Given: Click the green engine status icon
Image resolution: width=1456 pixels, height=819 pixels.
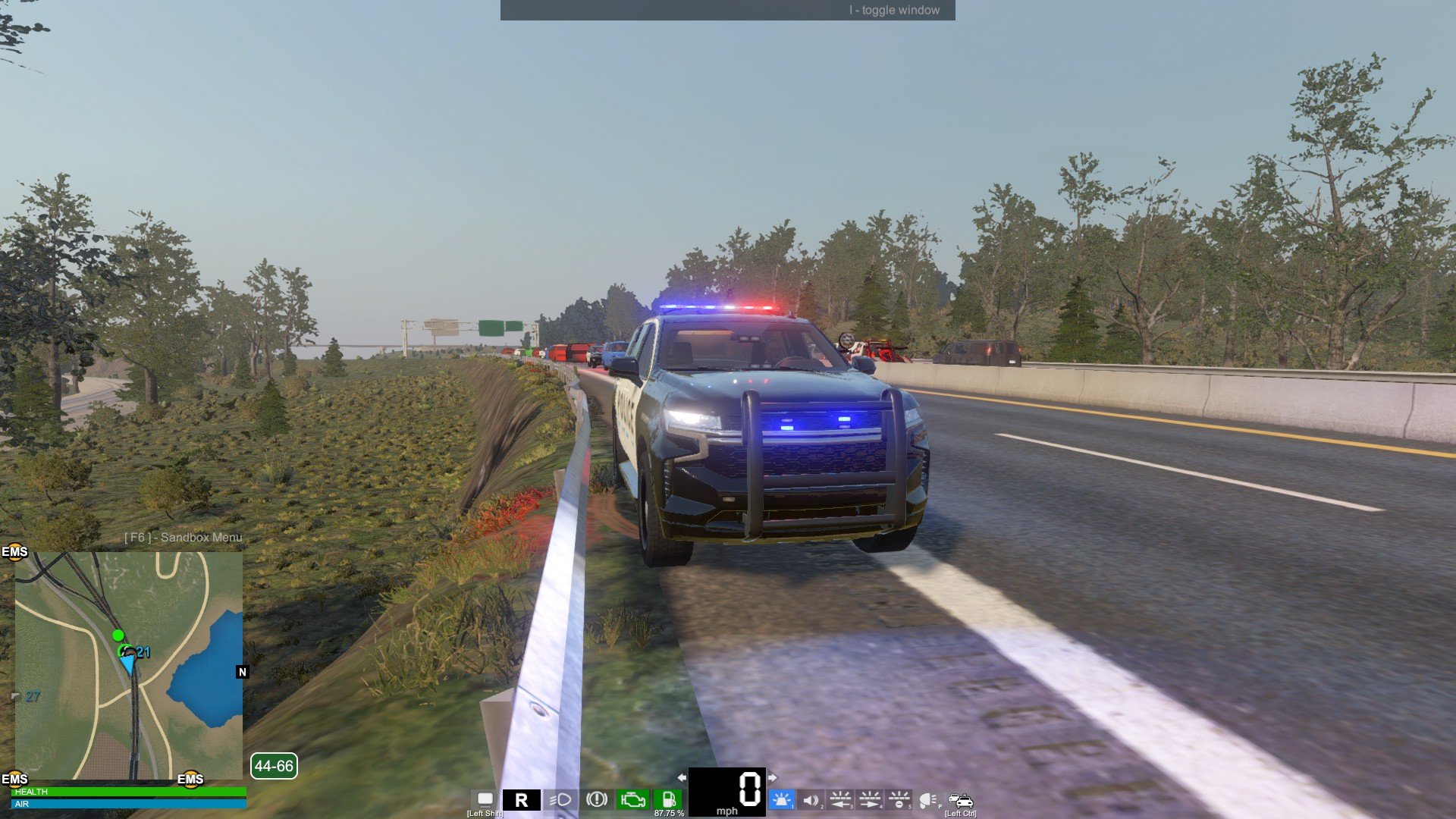Looking at the screenshot, I should point(632,799).
